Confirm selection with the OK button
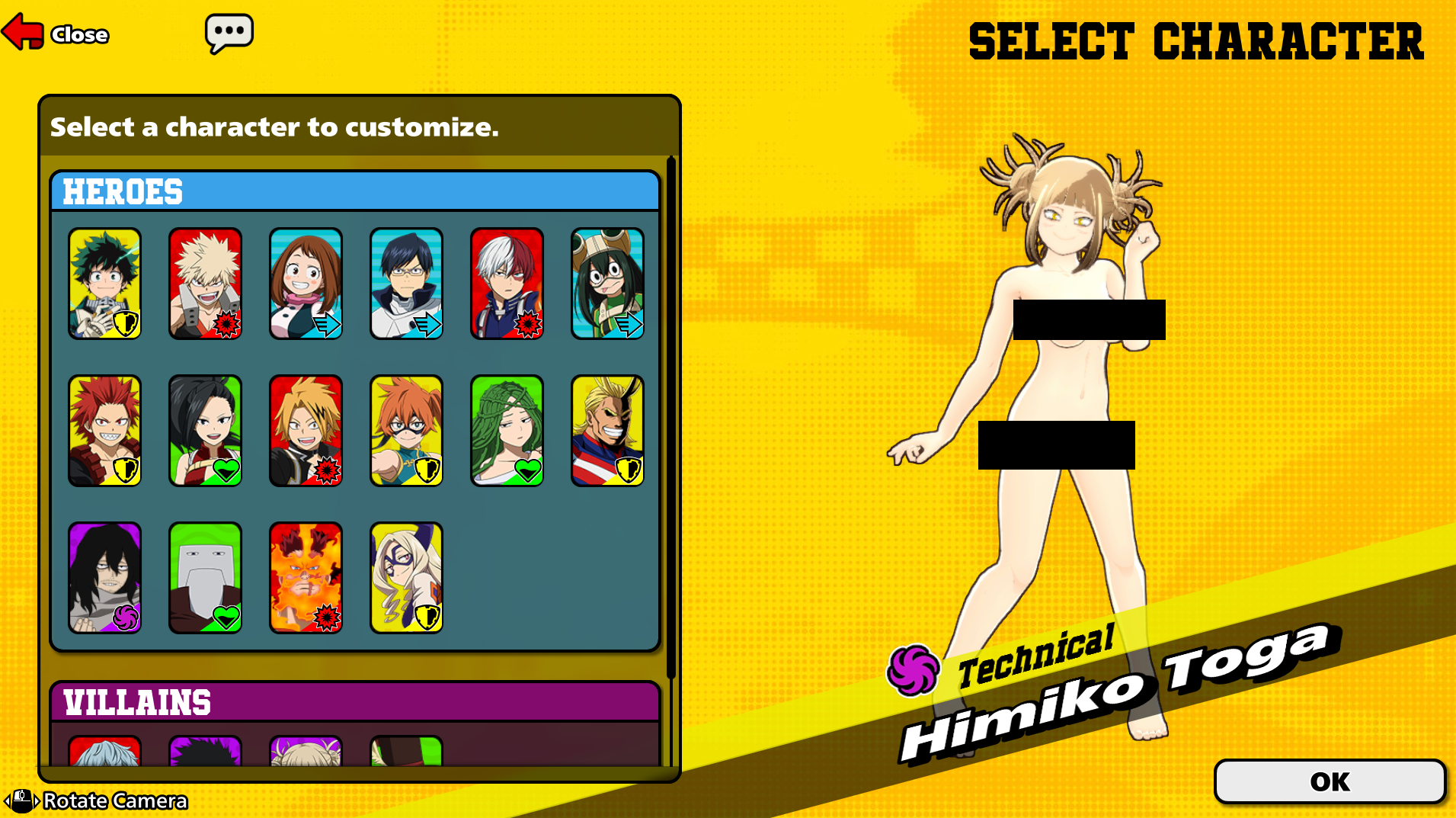Viewport: 1456px width, 818px height. coord(1329,781)
